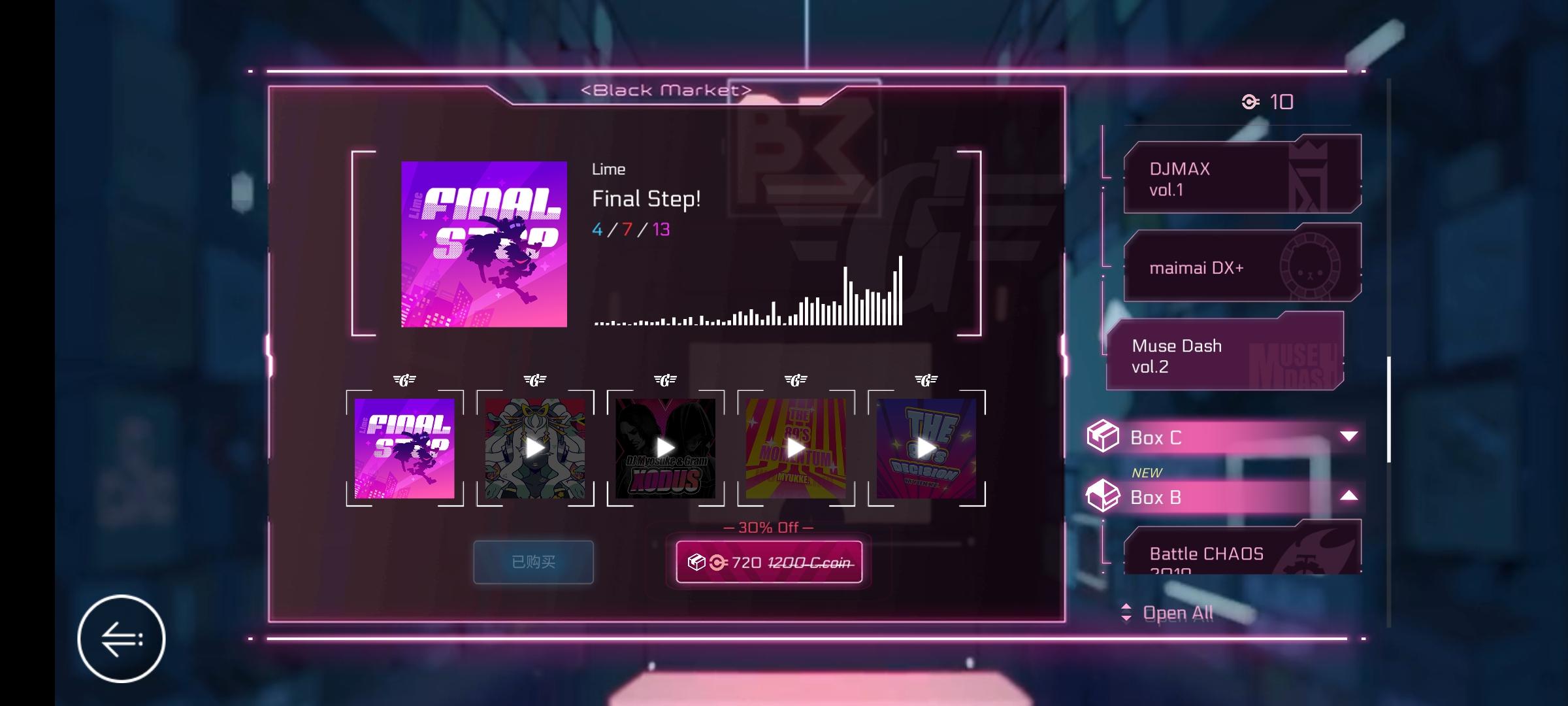
Task: Select the closed crate icon next to Box C
Action: point(1104,437)
